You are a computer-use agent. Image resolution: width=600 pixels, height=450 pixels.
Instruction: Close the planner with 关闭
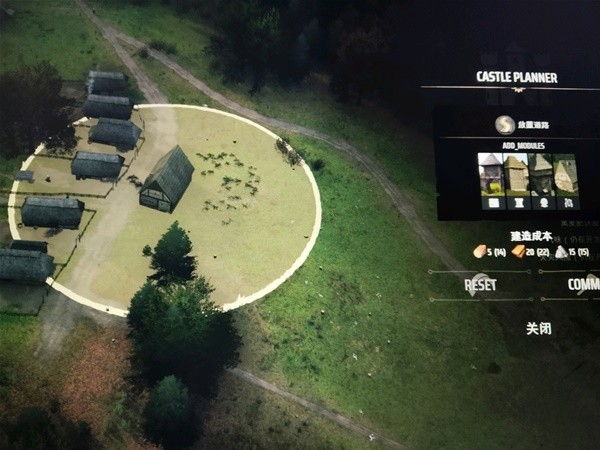coord(539,327)
